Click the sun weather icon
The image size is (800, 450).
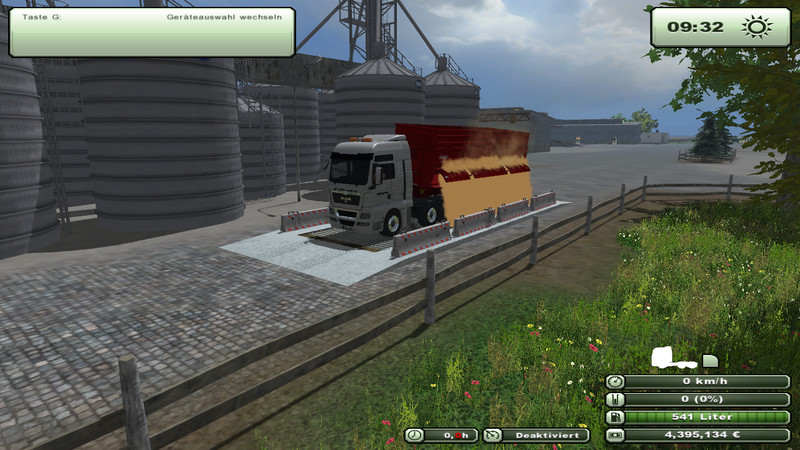tap(753, 27)
